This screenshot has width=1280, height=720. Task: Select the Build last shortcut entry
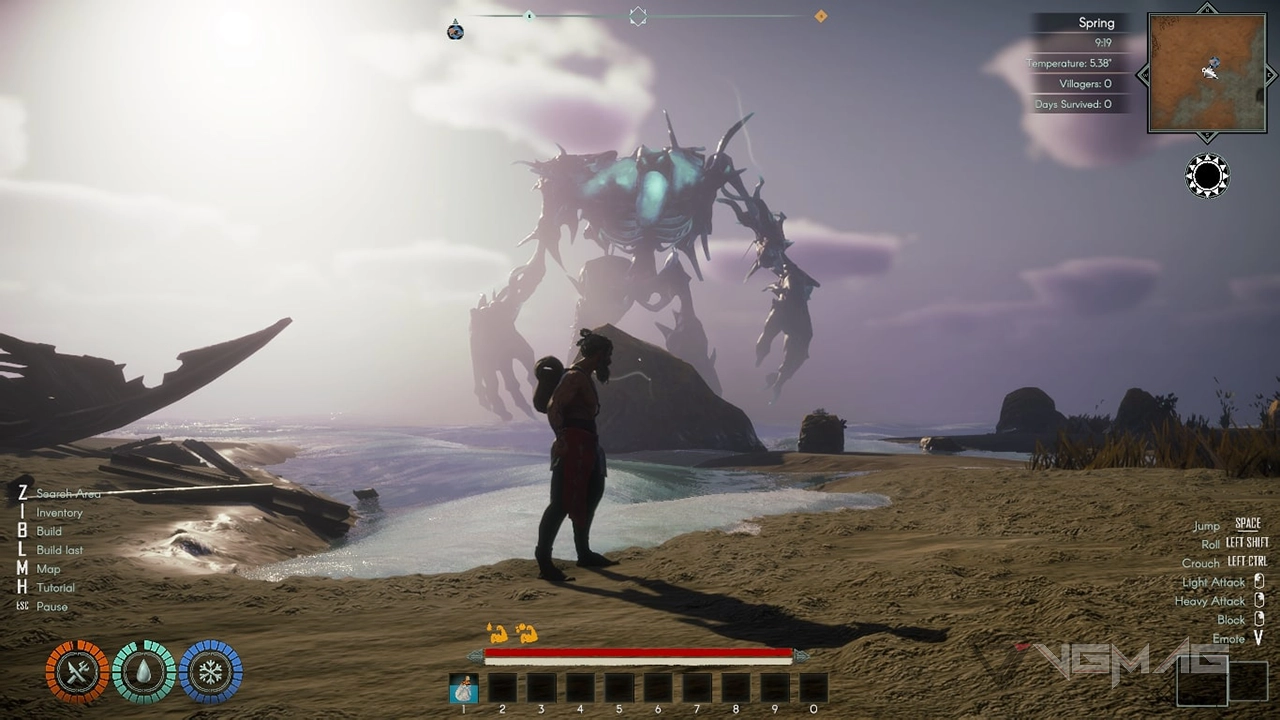59,550
